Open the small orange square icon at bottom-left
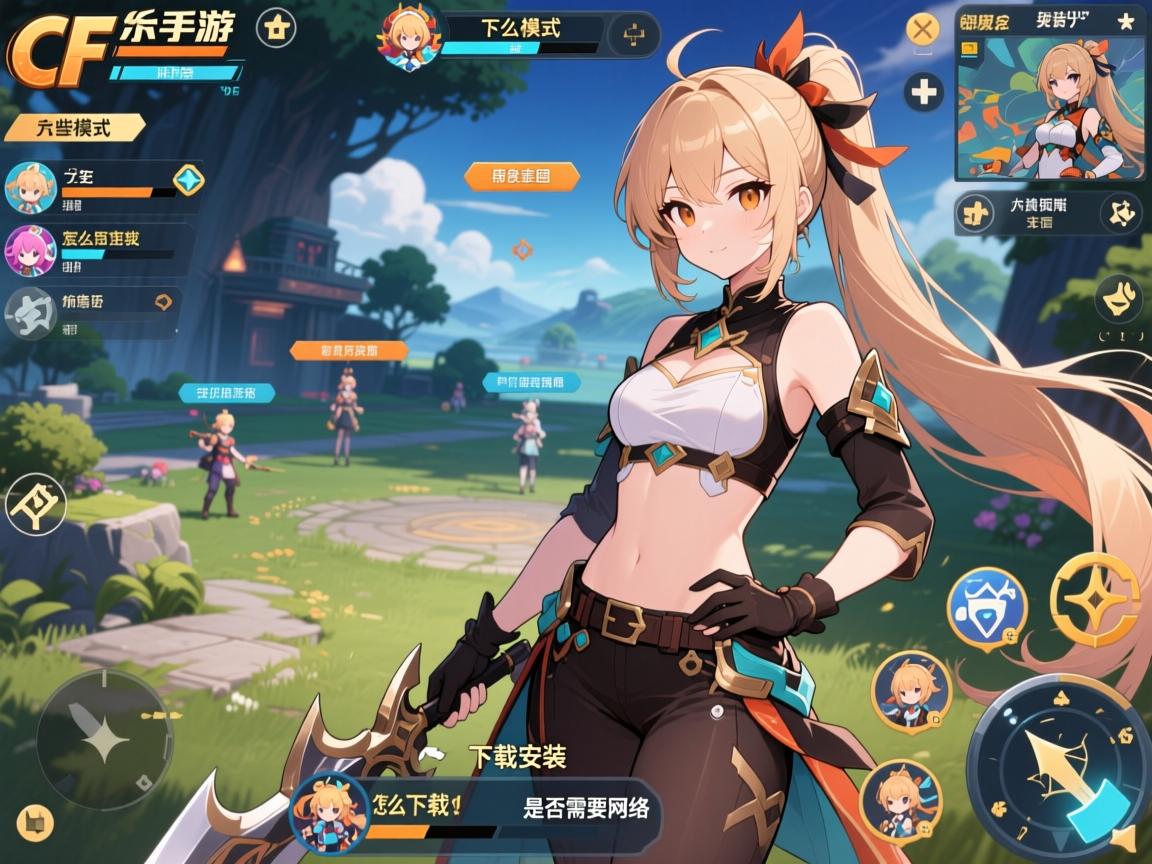This screenshot has width=1152, height=864. (x=35, y=821)
